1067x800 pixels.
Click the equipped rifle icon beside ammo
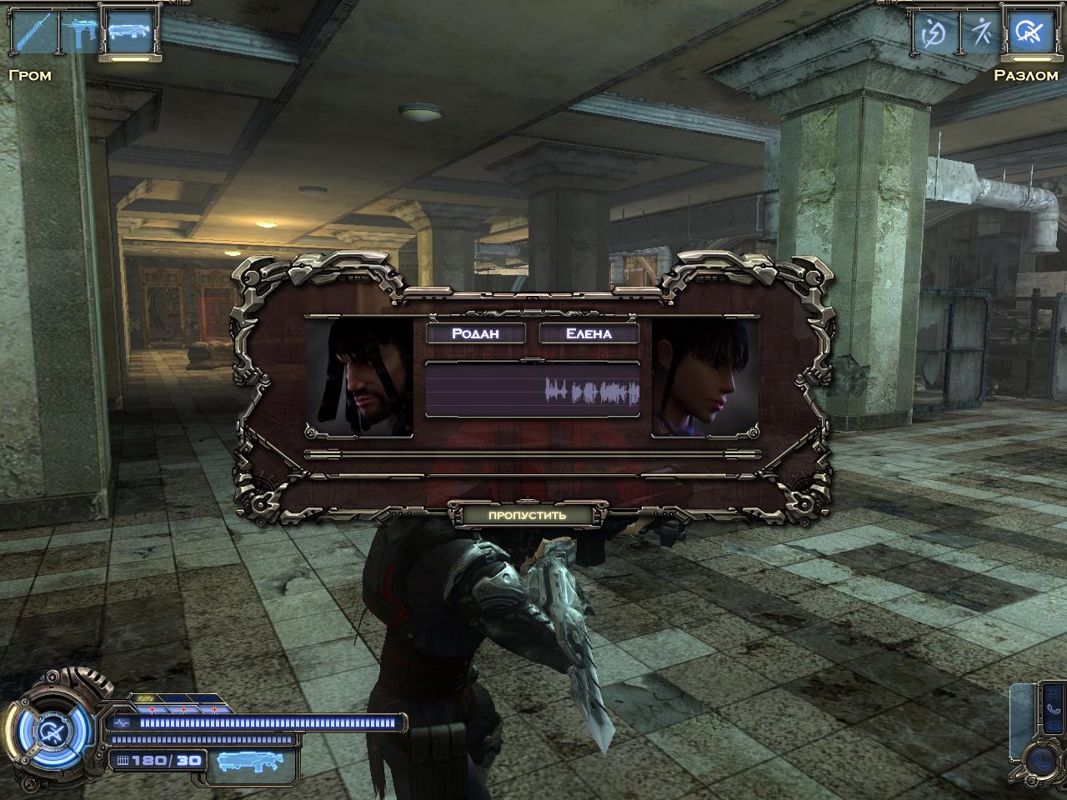(x=250, y=762)
